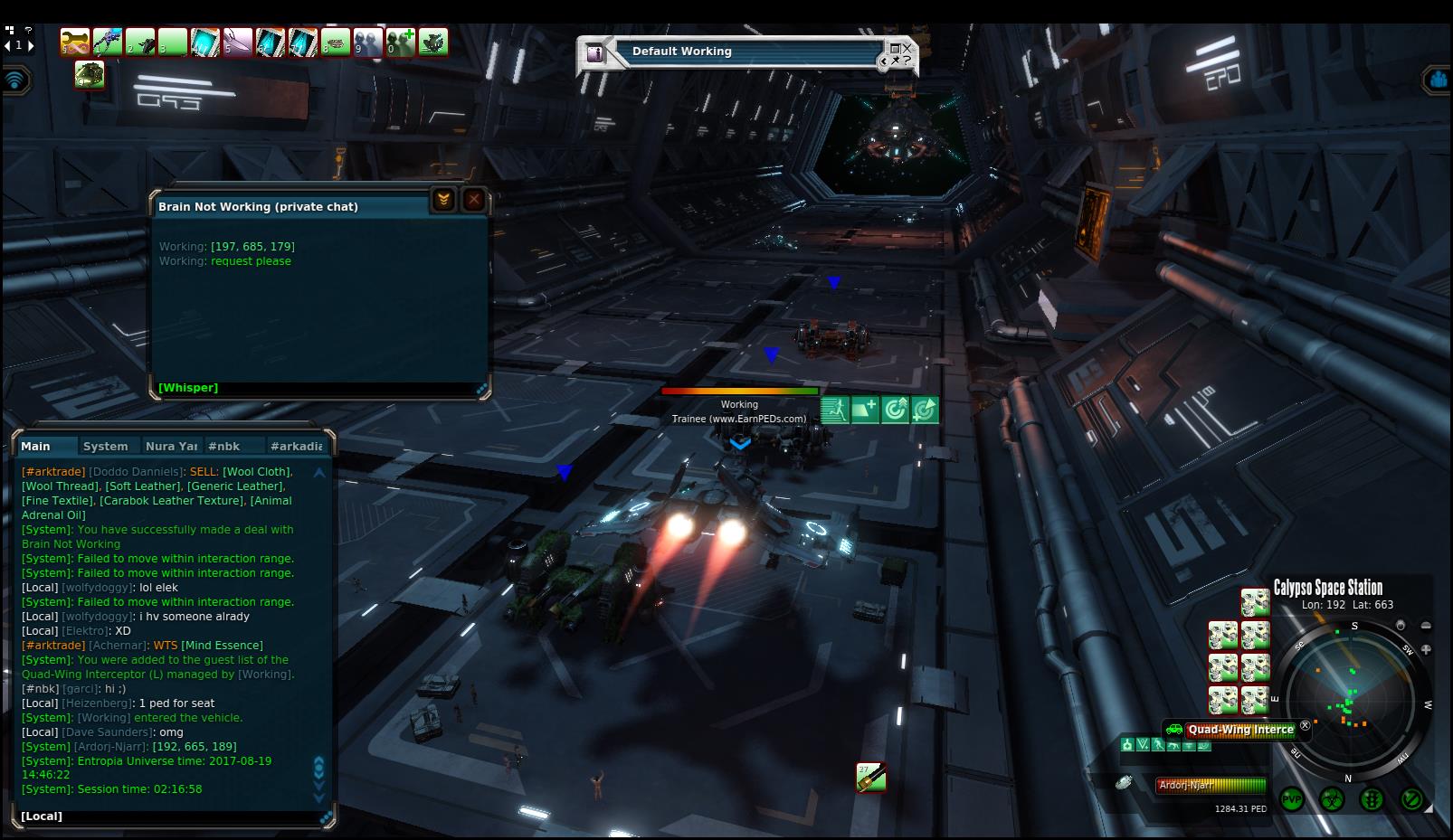Close the Brain Not Working private chat

point(473,200)
